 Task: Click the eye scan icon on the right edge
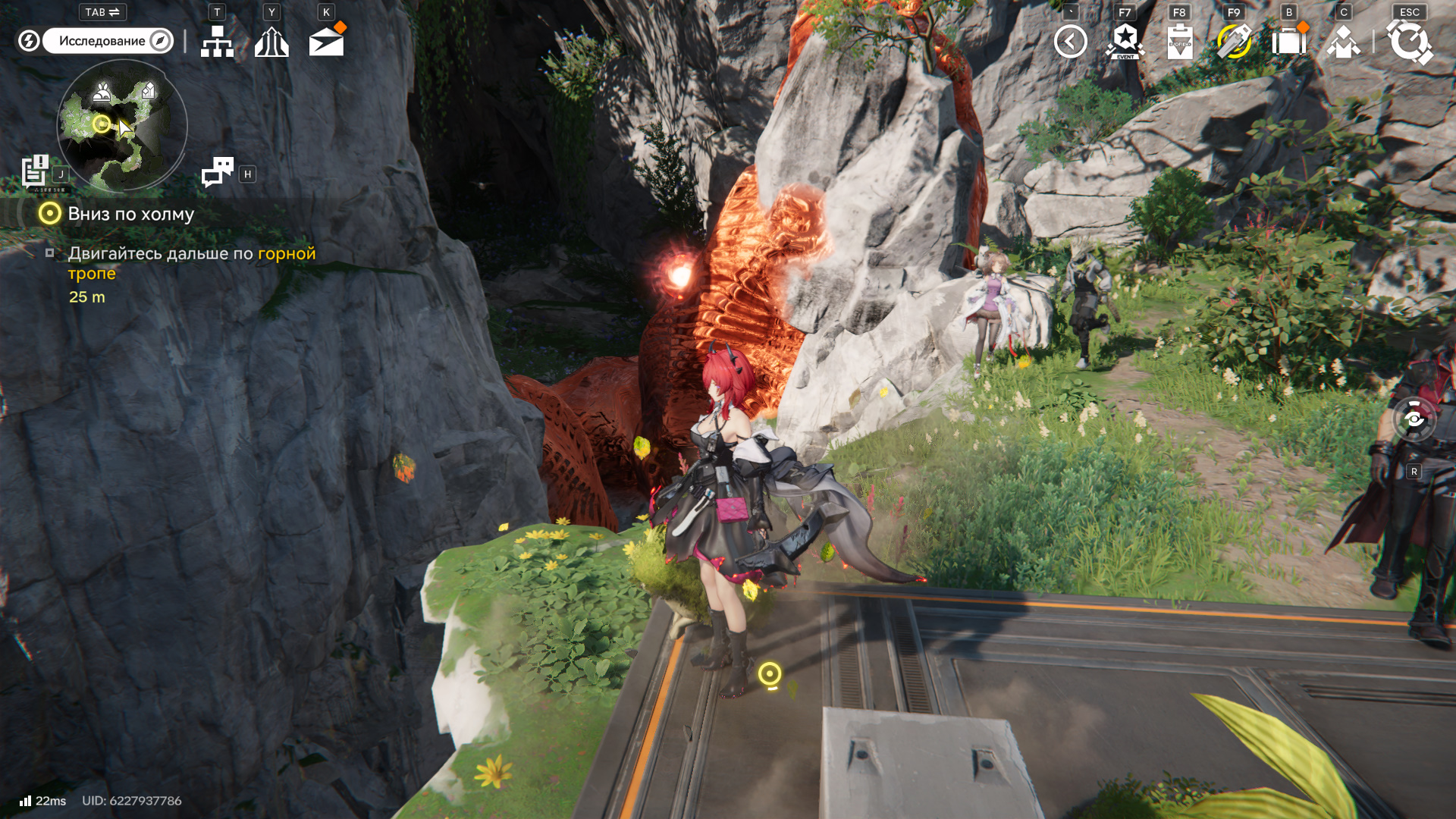(1414, 419)
